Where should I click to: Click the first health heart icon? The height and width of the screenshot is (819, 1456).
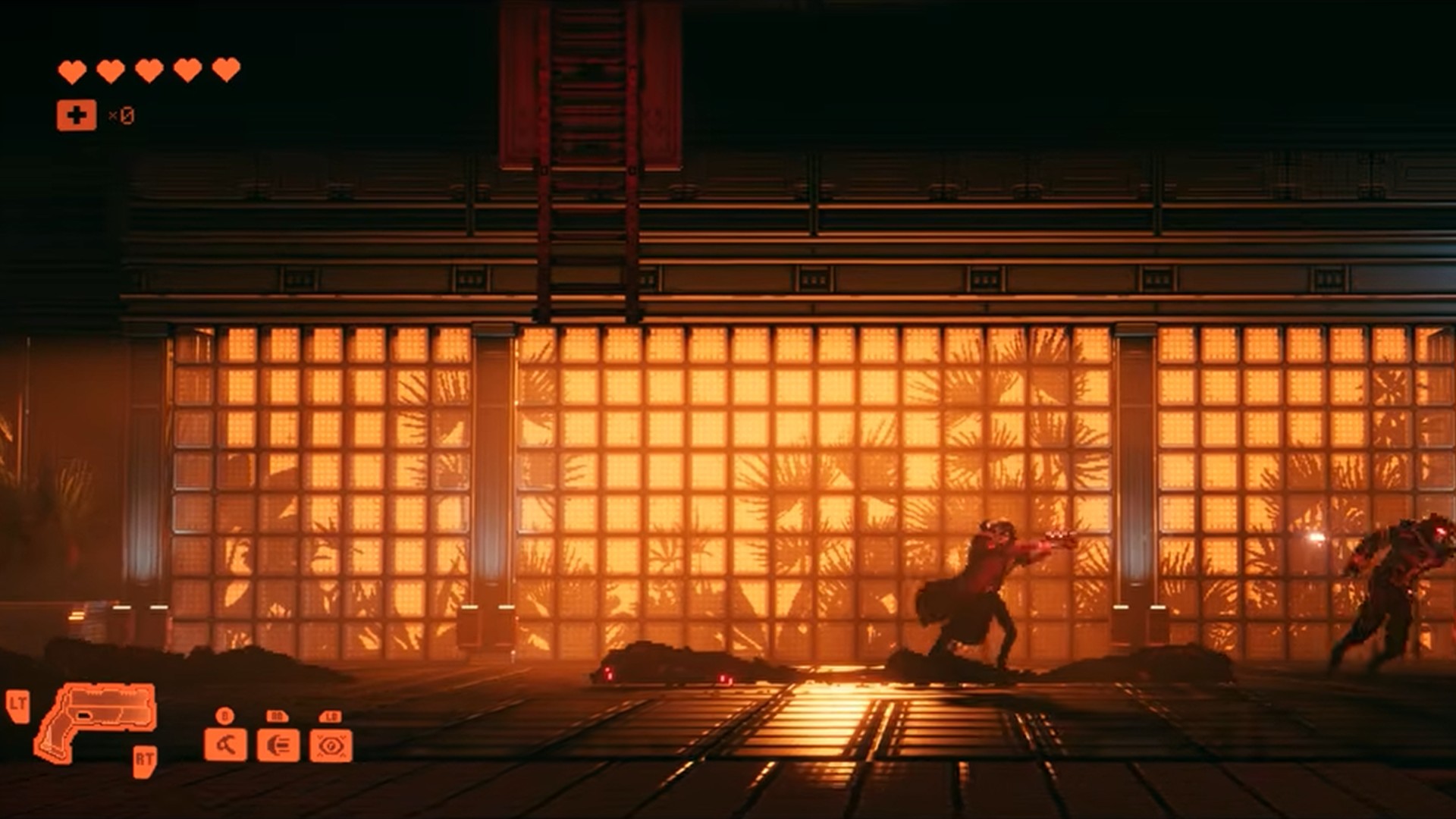pos(72,70)
